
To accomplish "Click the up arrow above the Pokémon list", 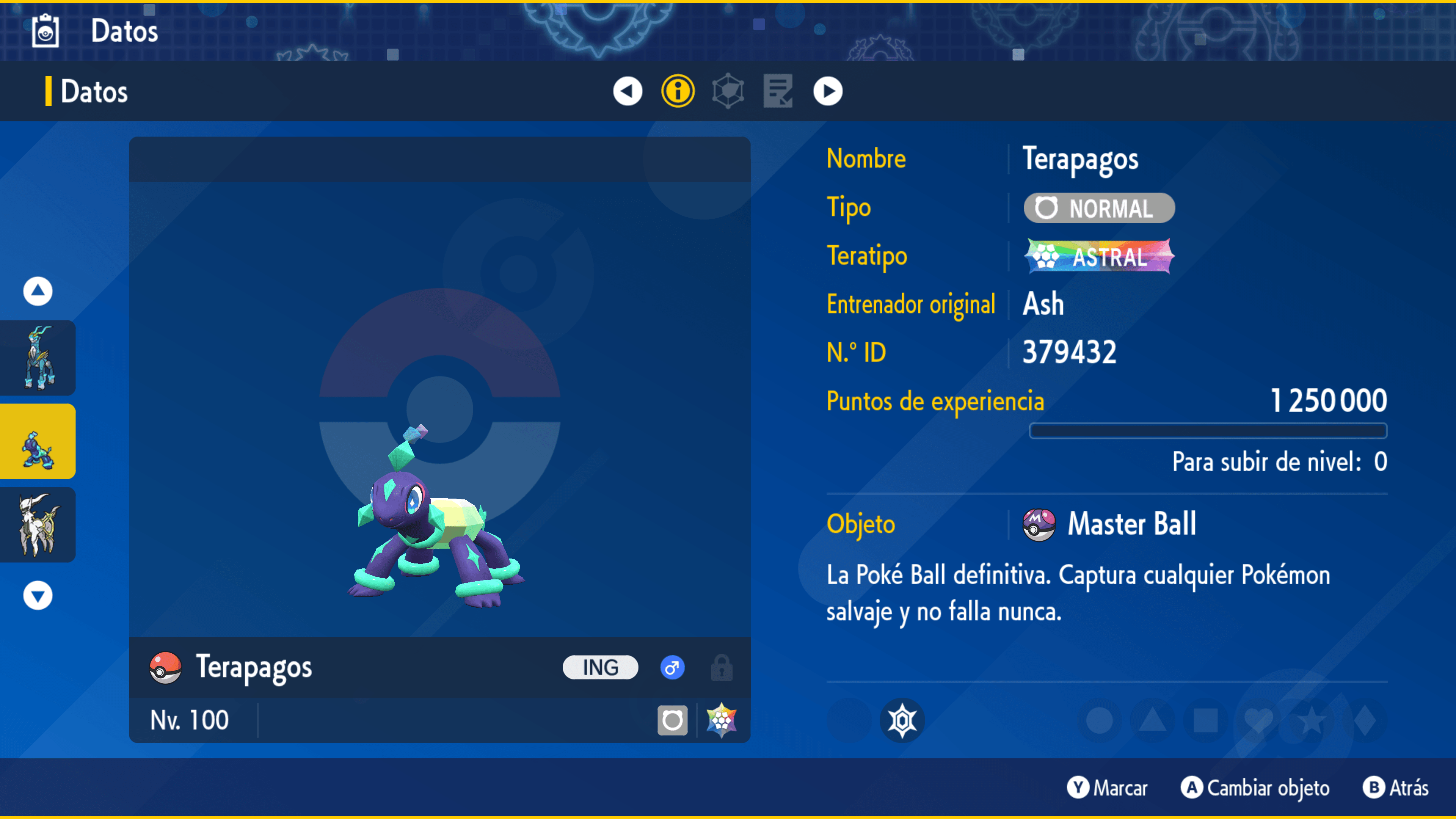I will (x=37, y=291).
